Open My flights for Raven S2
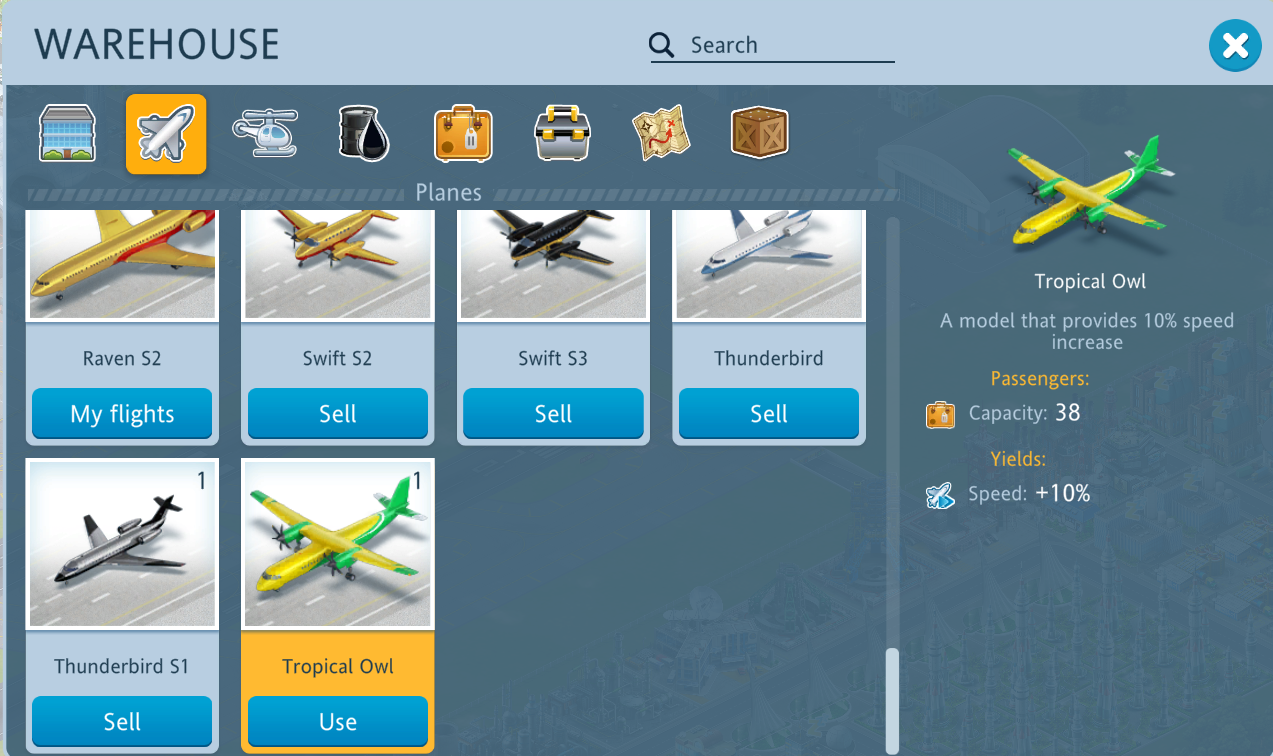This screenshot has width=1273, height=756. coord(122,414)
